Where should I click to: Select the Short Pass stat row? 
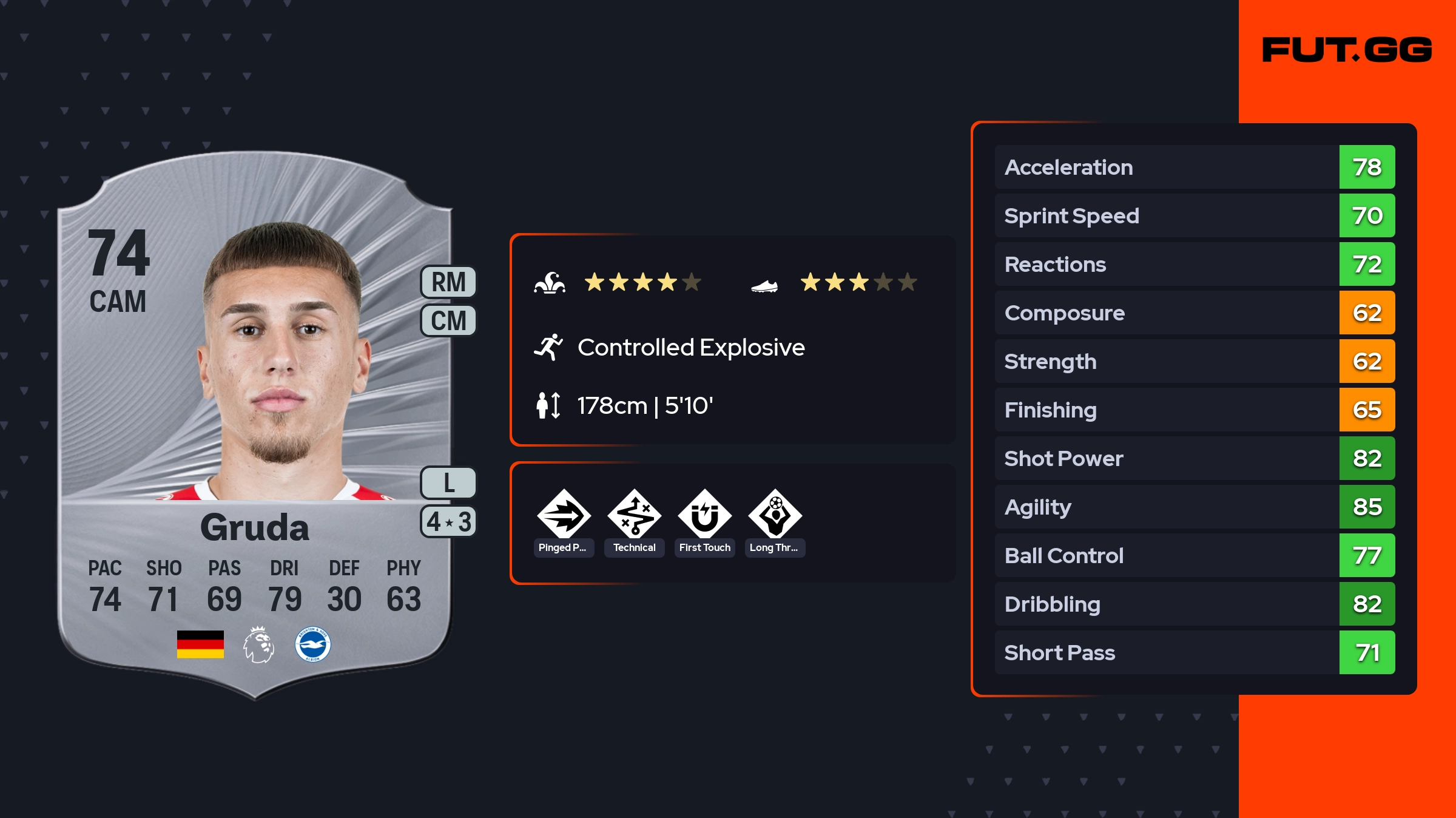tap(1194, 652)
